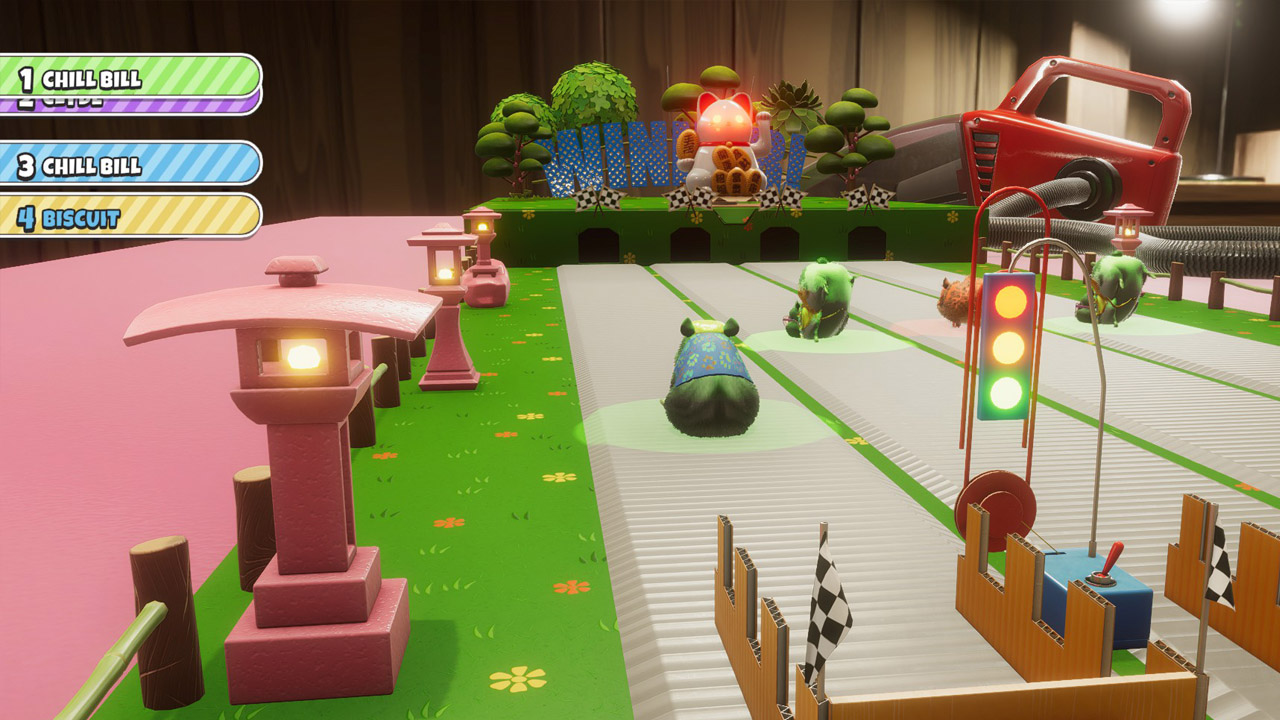Toggle the yellow traffic light
The image size is (1280, 720).
click(1006, 349)
